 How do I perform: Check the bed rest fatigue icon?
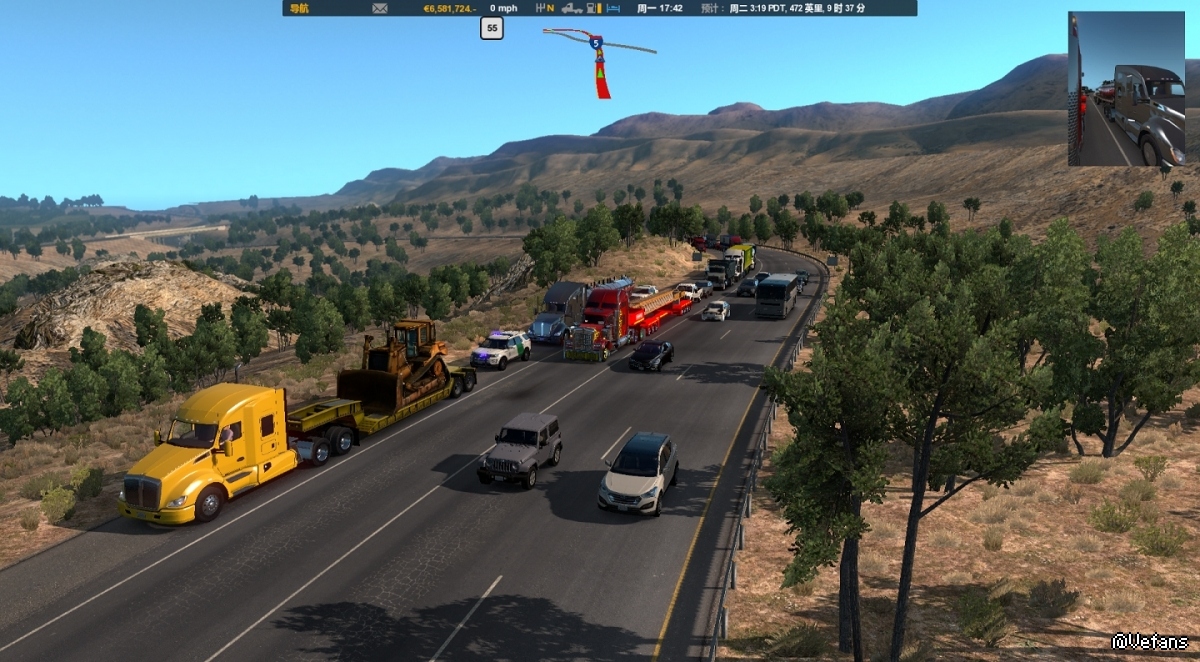tap(614, 8)
